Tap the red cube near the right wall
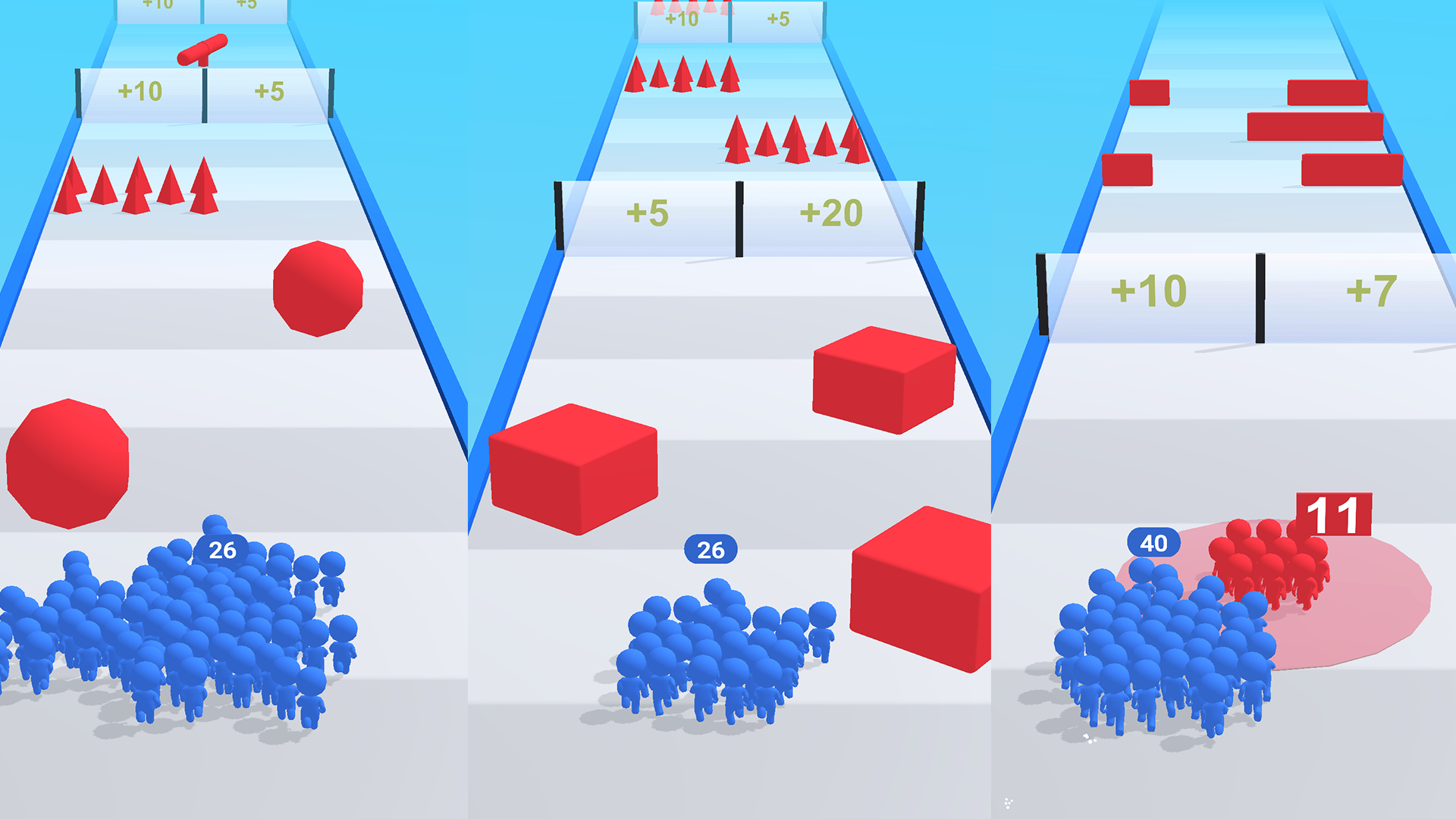Image resolution: width=1456 pixels, height=819 pixels. (883, 379)
